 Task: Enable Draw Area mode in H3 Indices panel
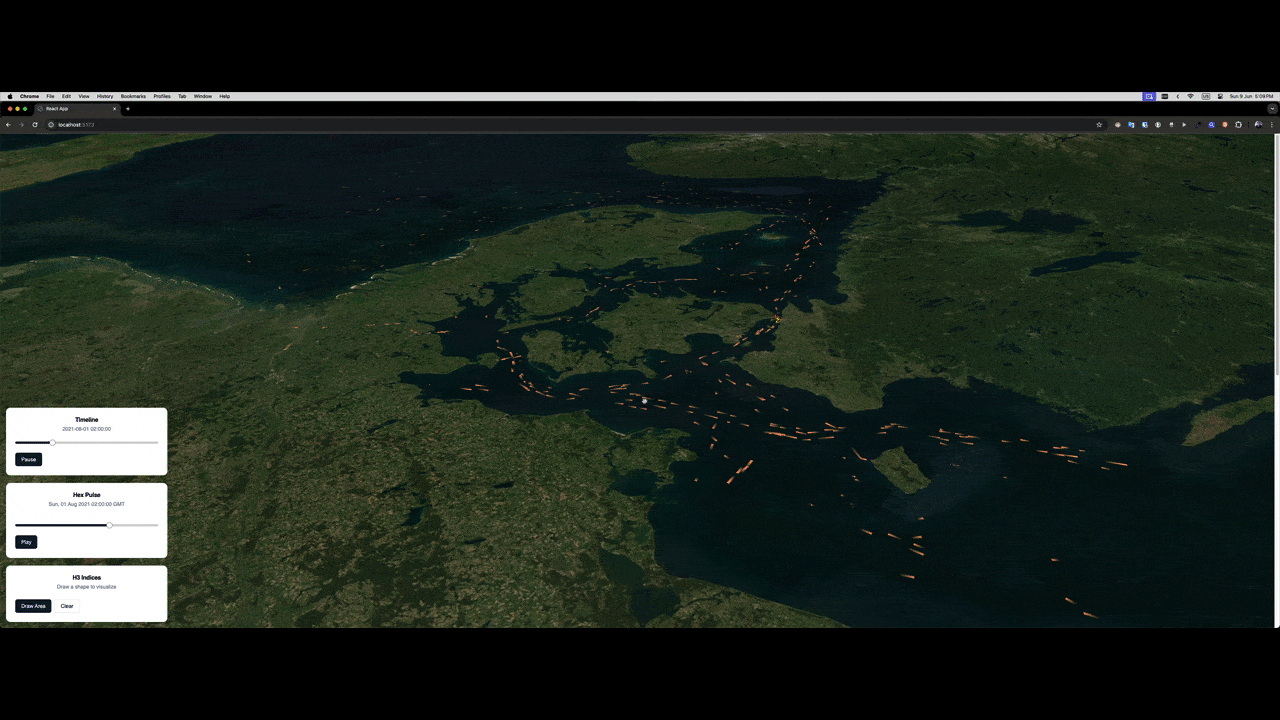click(x=33, y=605)
